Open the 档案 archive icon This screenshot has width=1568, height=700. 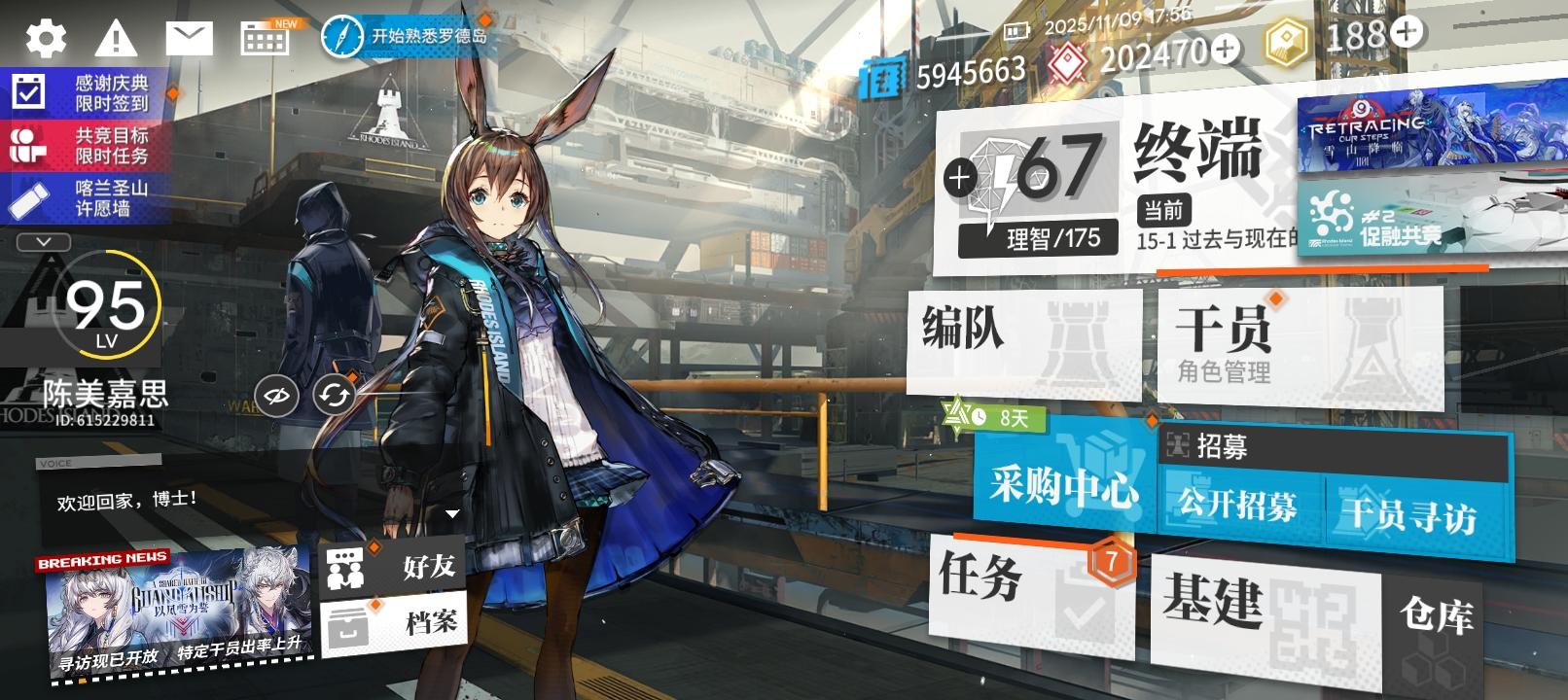(347, 622)
